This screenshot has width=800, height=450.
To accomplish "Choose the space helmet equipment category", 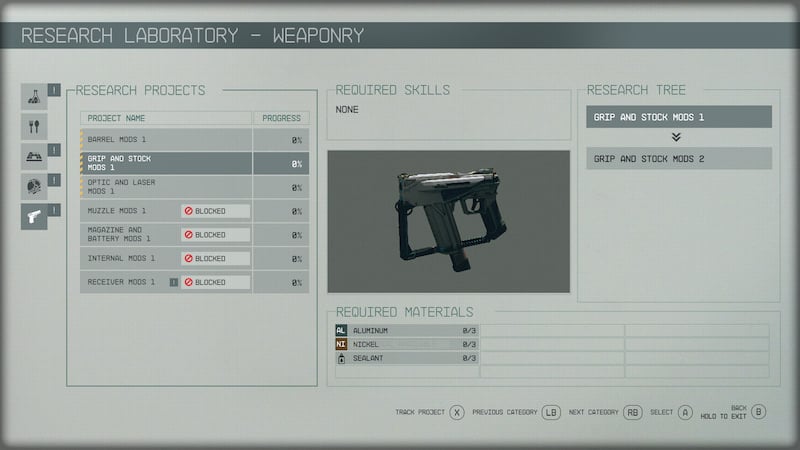I will (x=35, y=185).
